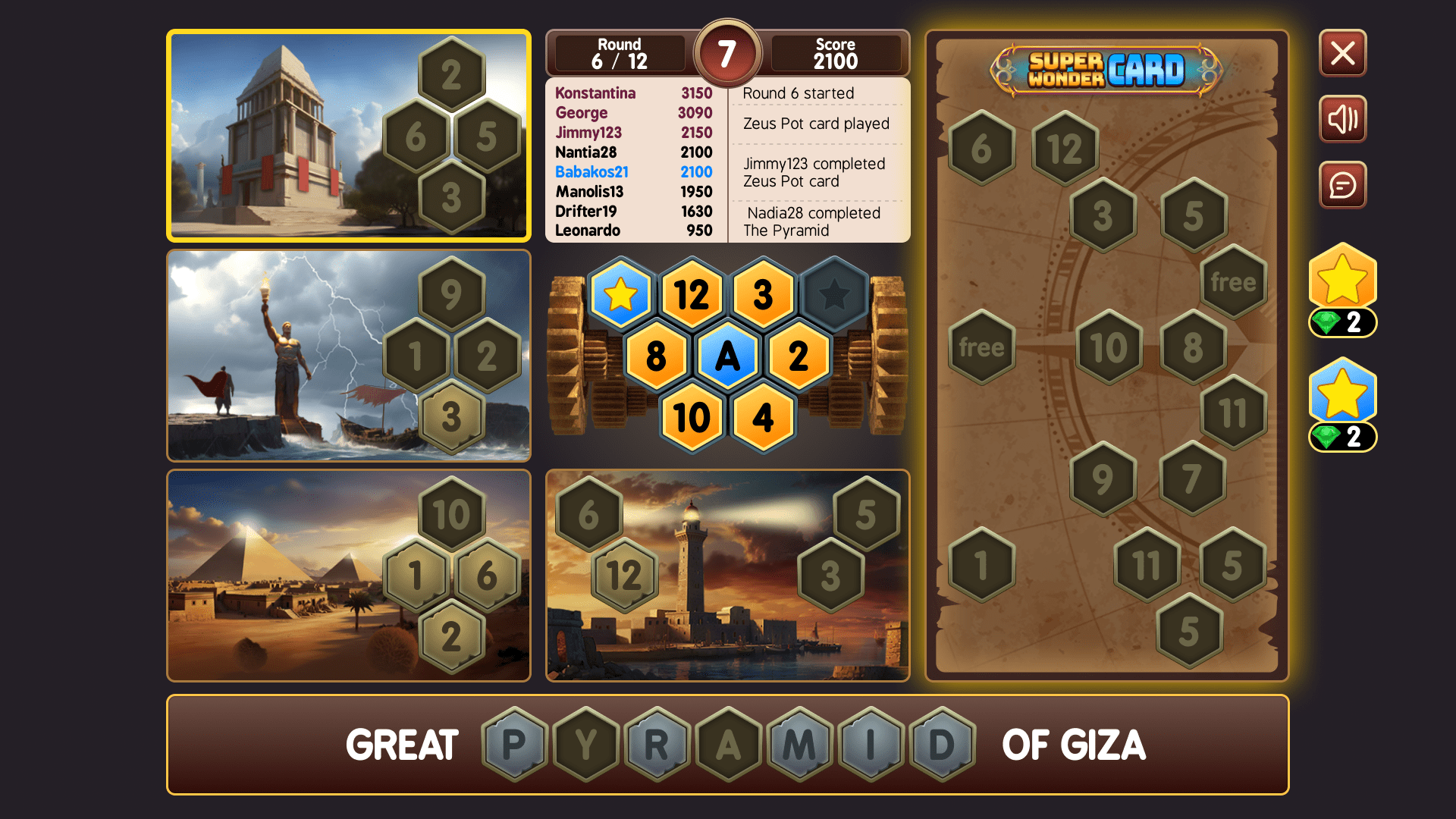This screenshot has height=819, width=1456.
Task: Mute the game sound
Action: (1342, 119)
